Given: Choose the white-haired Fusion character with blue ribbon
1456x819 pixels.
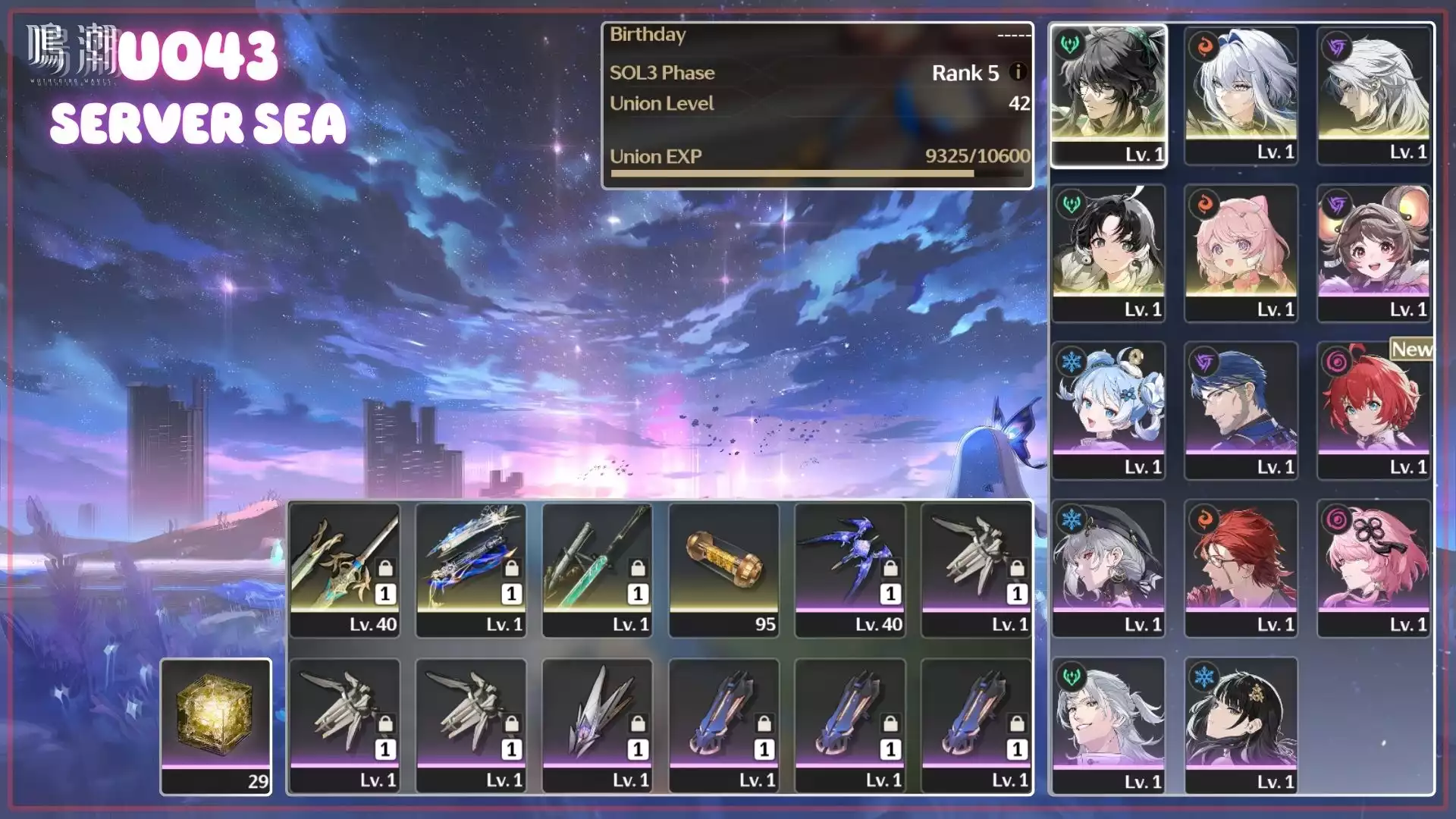Looking at the screenshot, I should [1241, 95].
